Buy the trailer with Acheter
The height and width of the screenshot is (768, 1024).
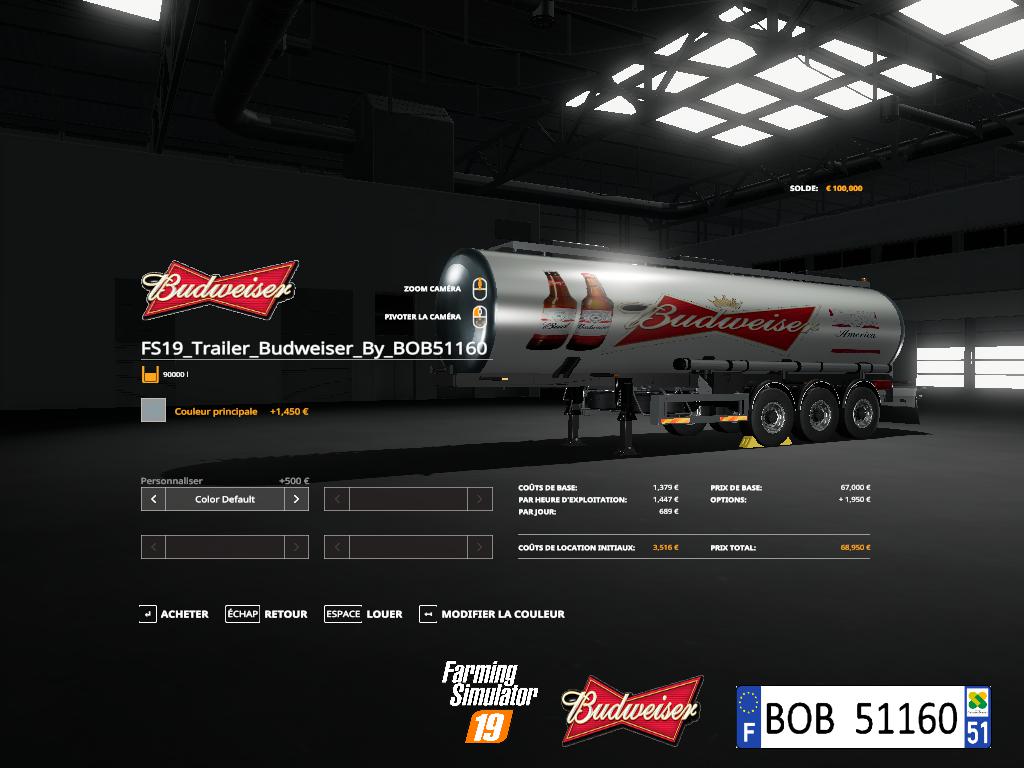pyautogui.click(x=175, y=614)
